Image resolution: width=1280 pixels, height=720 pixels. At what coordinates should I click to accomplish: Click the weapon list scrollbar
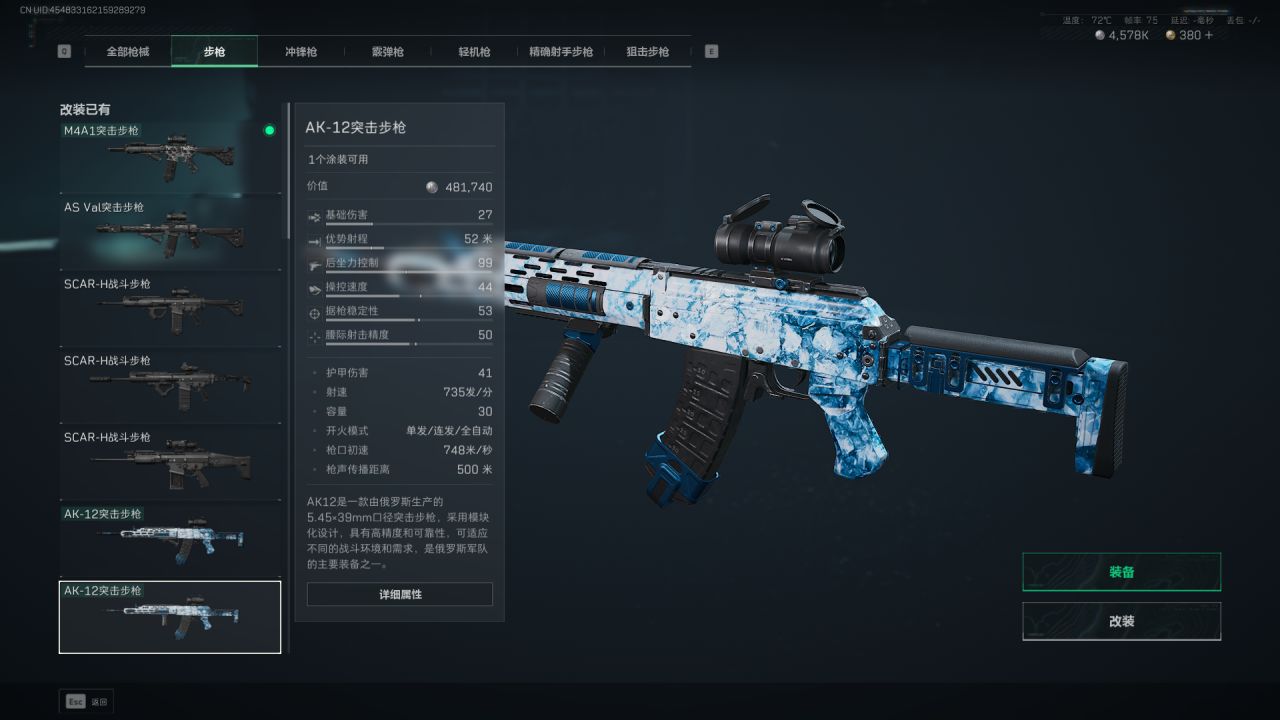290,170
